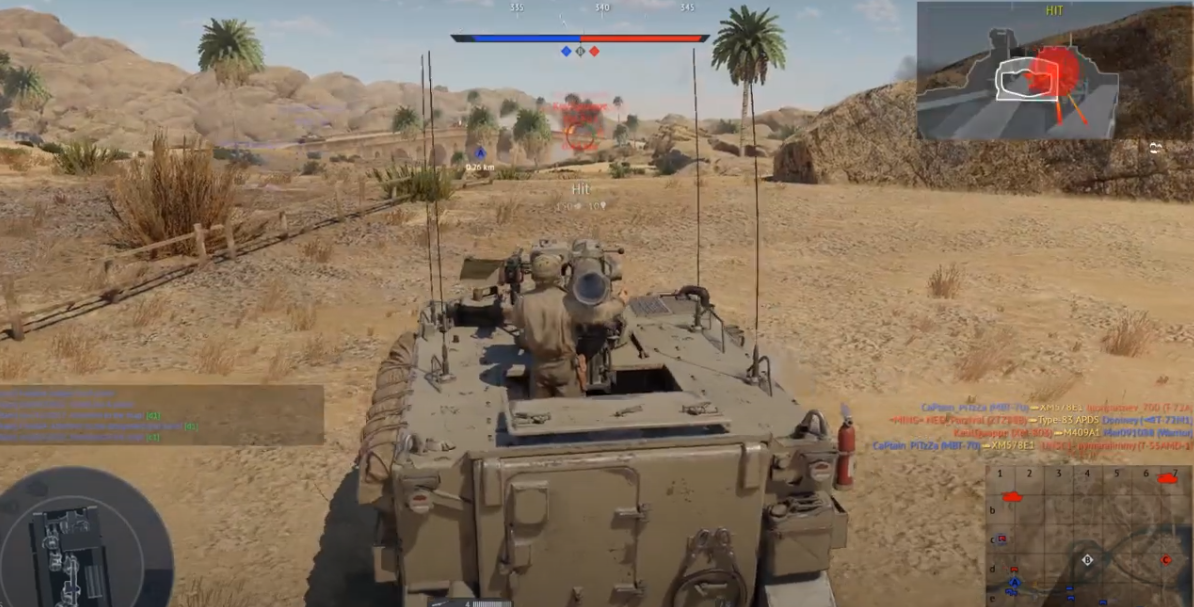The height and width of the screenshot is (607, 1194).
Task: Open the team chat log box
Action: pos(161,414)
